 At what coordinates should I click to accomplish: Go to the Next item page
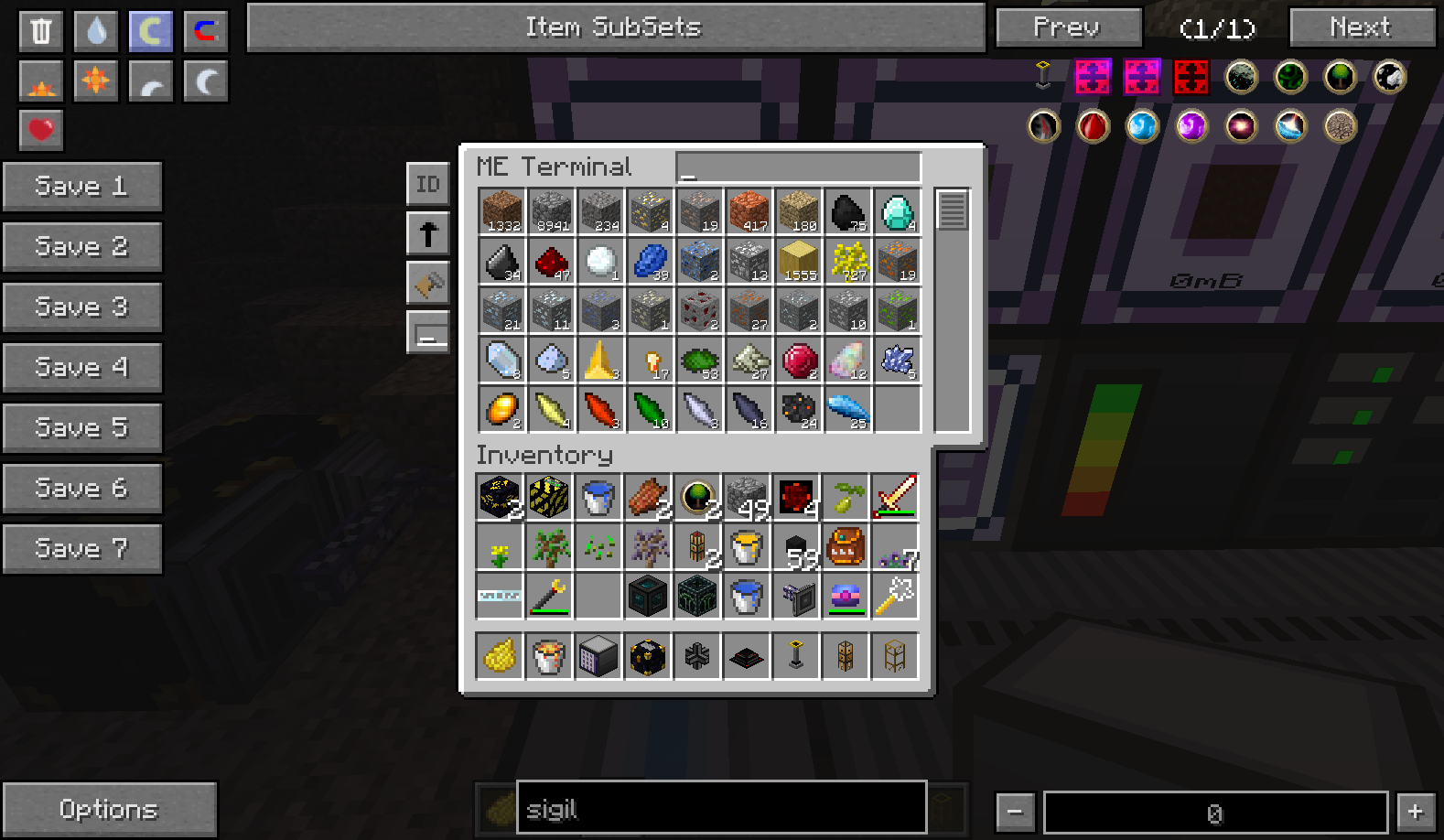pos(1362,27)
